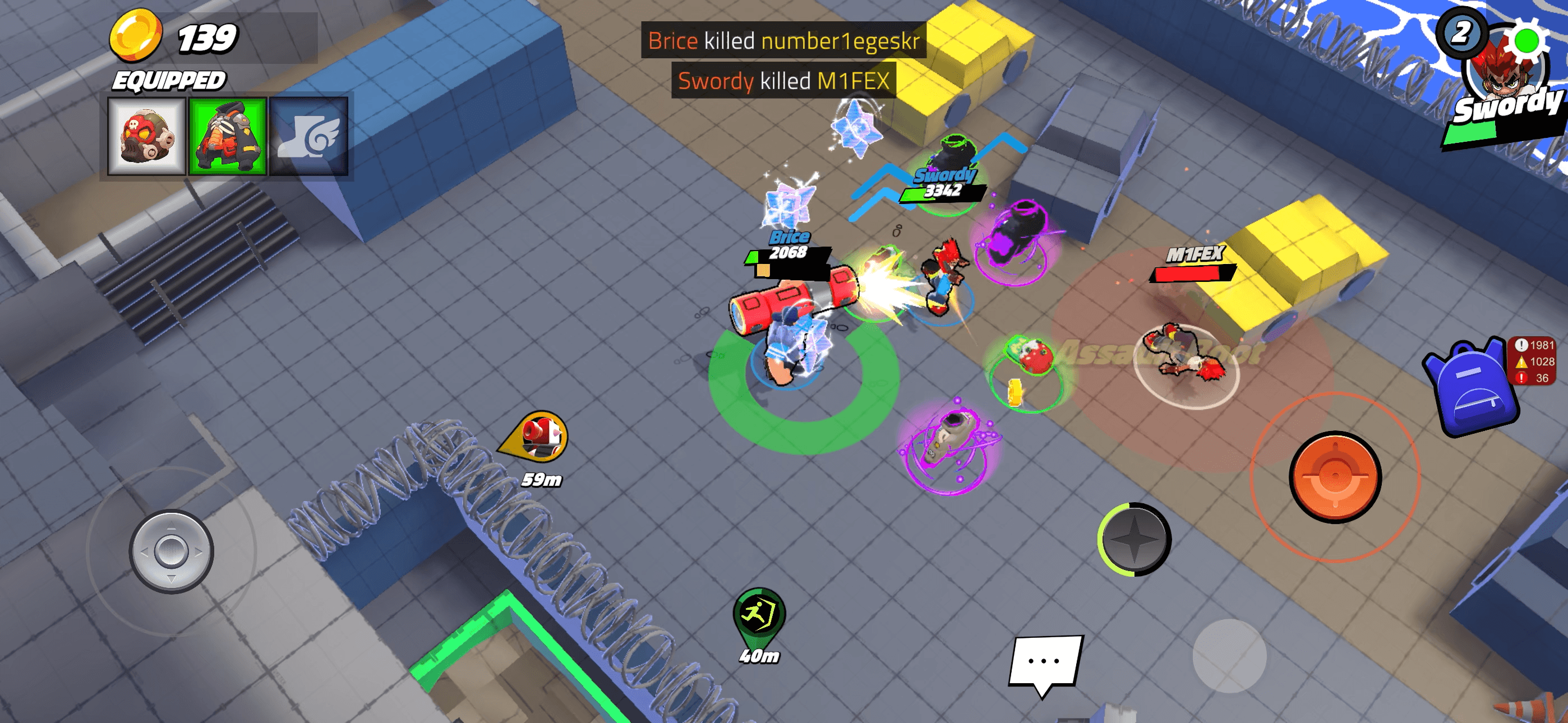Image resolution: width=1568 pixels, height=723 pixels.
Task: Select the red skull helmet equipped slot
Action: tap(147, 136)
